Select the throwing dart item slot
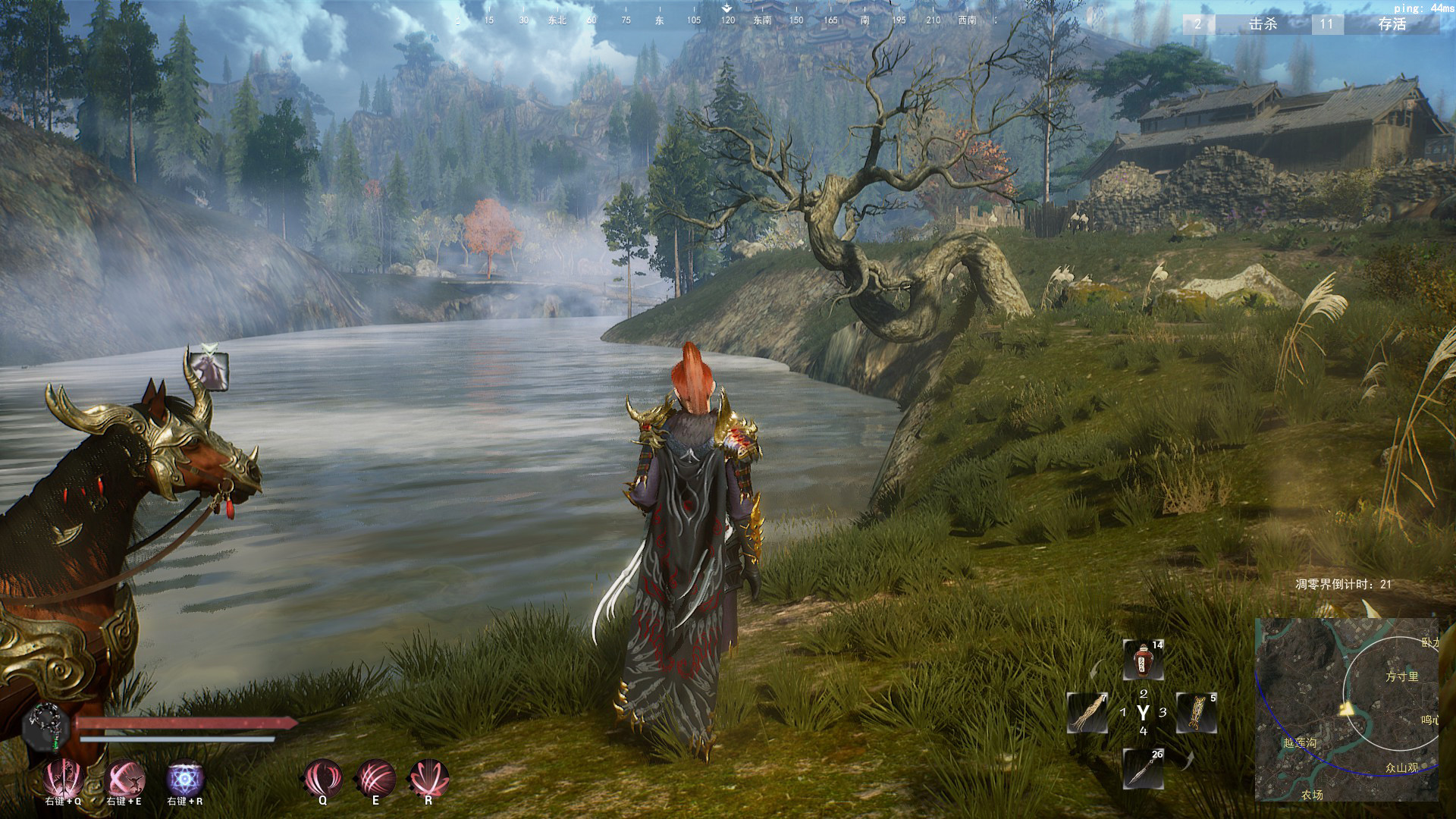 pyautogui.click(x=1143, y=768)
